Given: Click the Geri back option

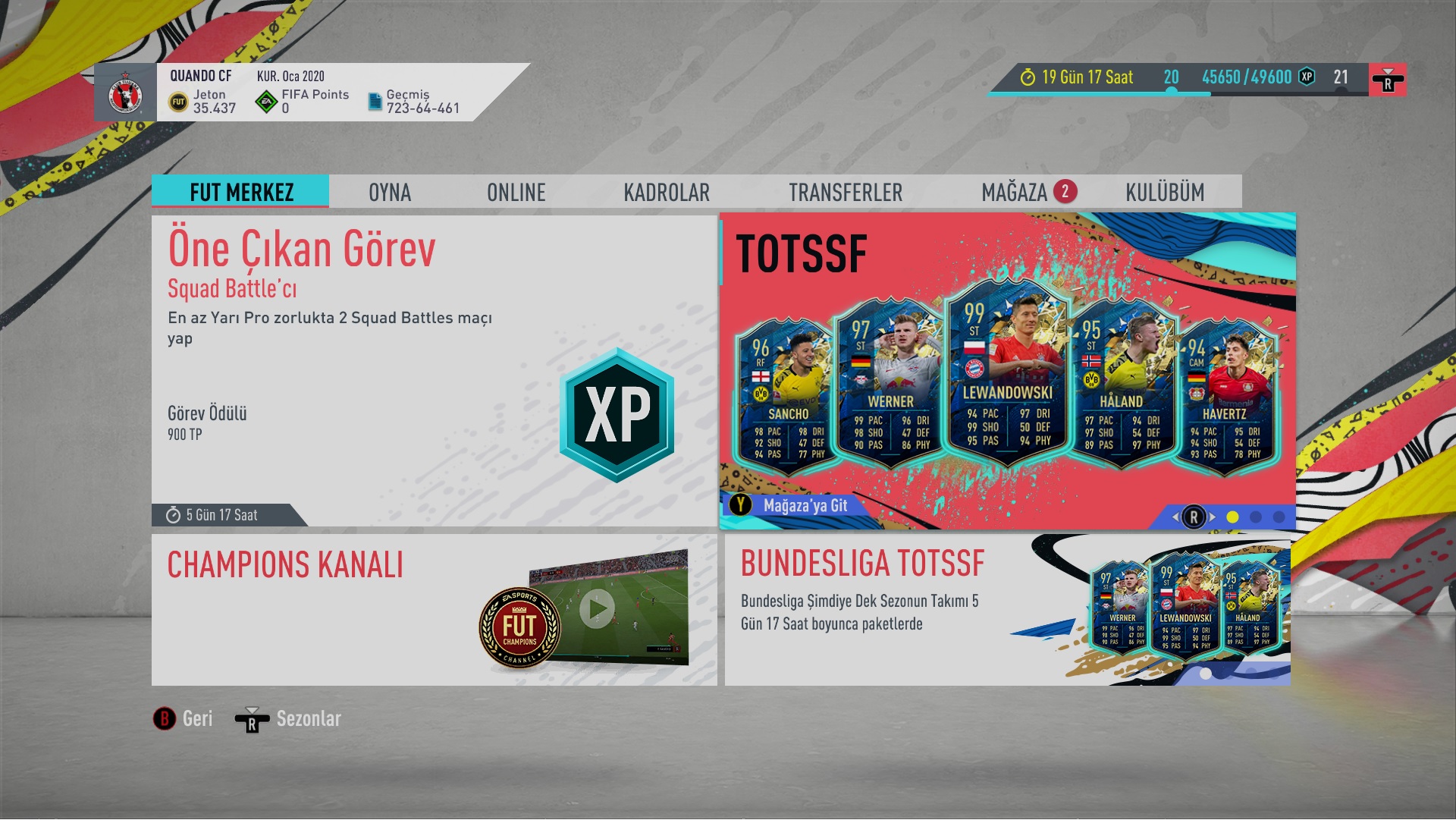Looking at the screenshot, I should pos(184,719).
